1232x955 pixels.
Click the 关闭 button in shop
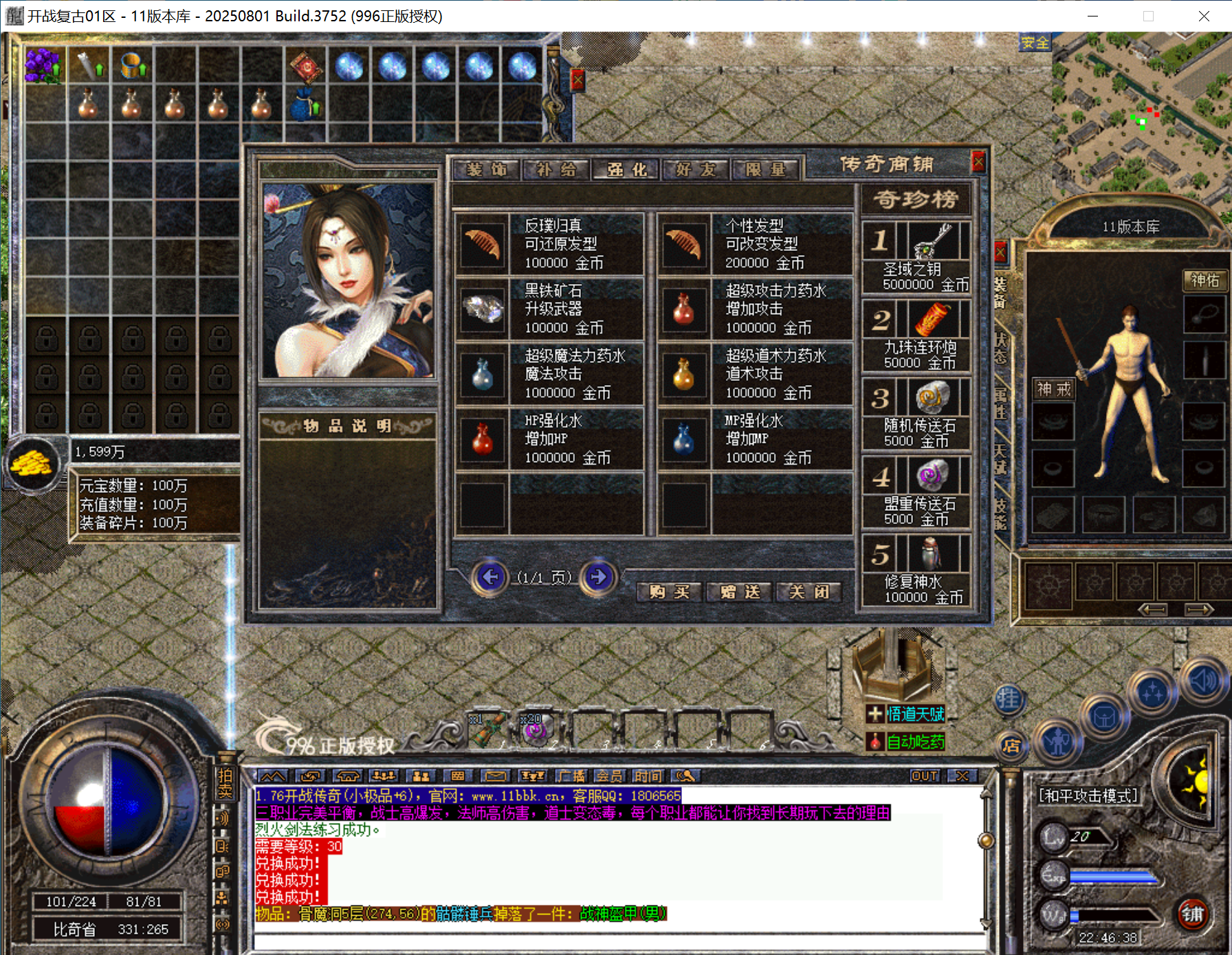point(809,591)
